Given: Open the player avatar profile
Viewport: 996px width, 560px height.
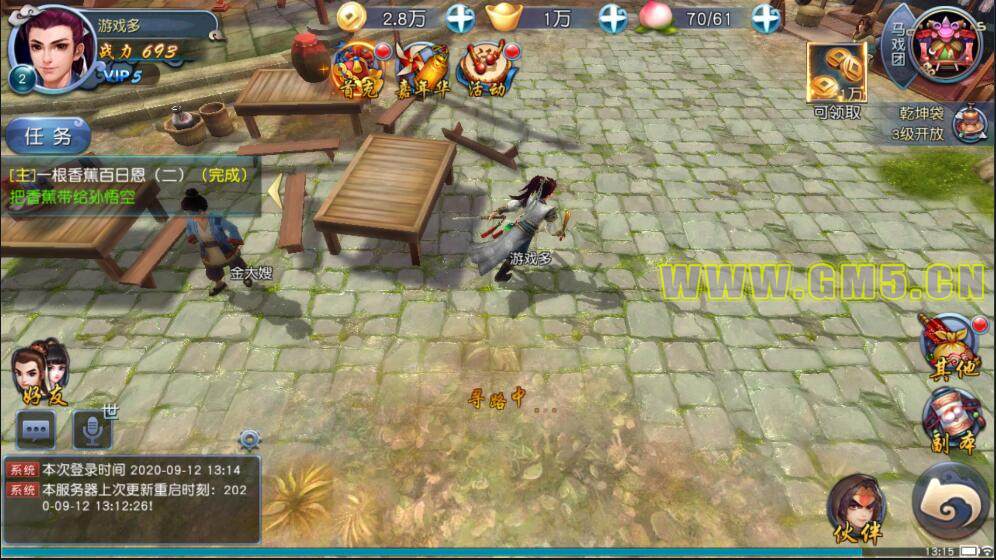Looking at the screenshot, I should (x=51, y=47).
